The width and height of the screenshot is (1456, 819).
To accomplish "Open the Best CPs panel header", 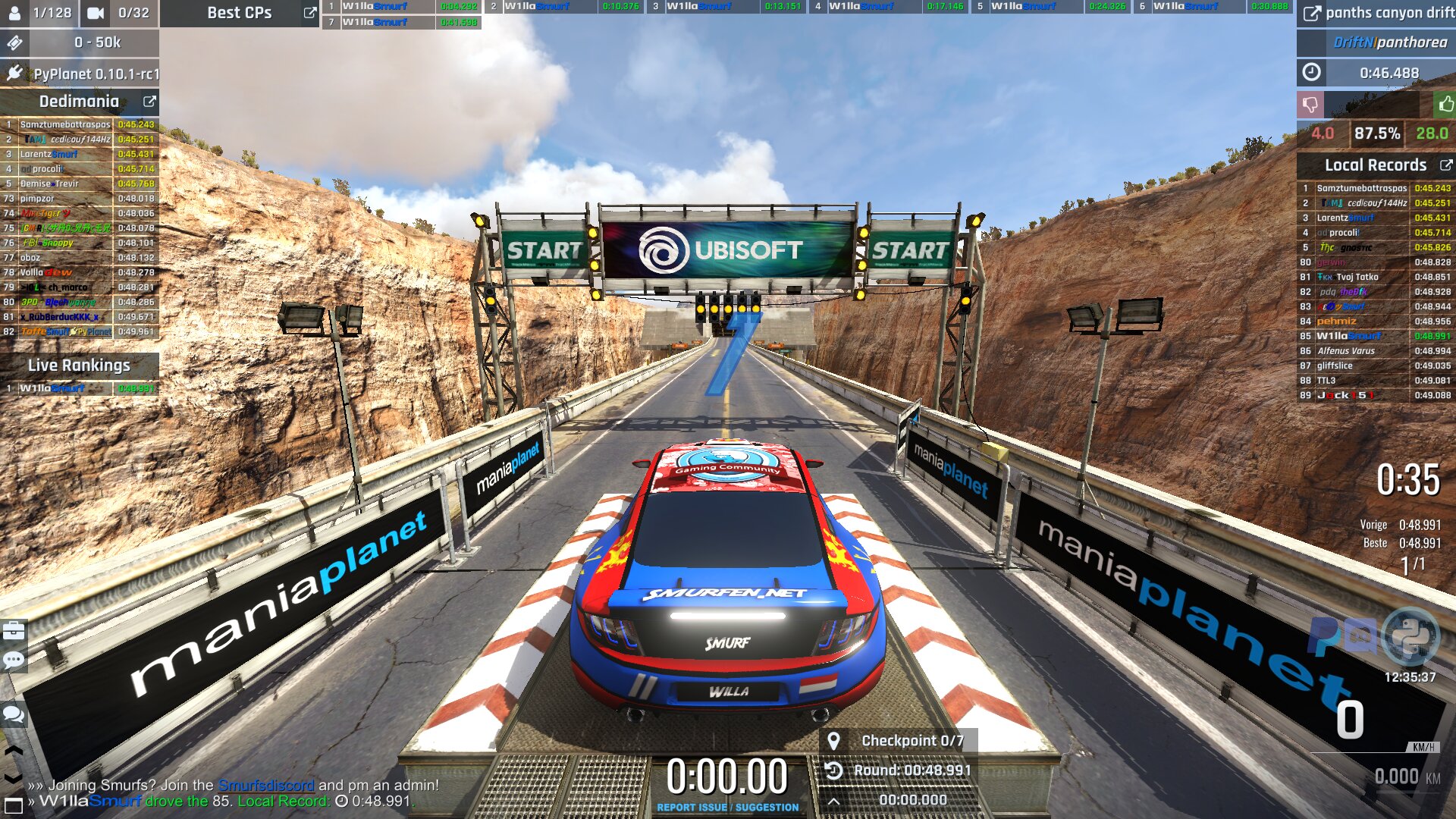I will 240,12.
